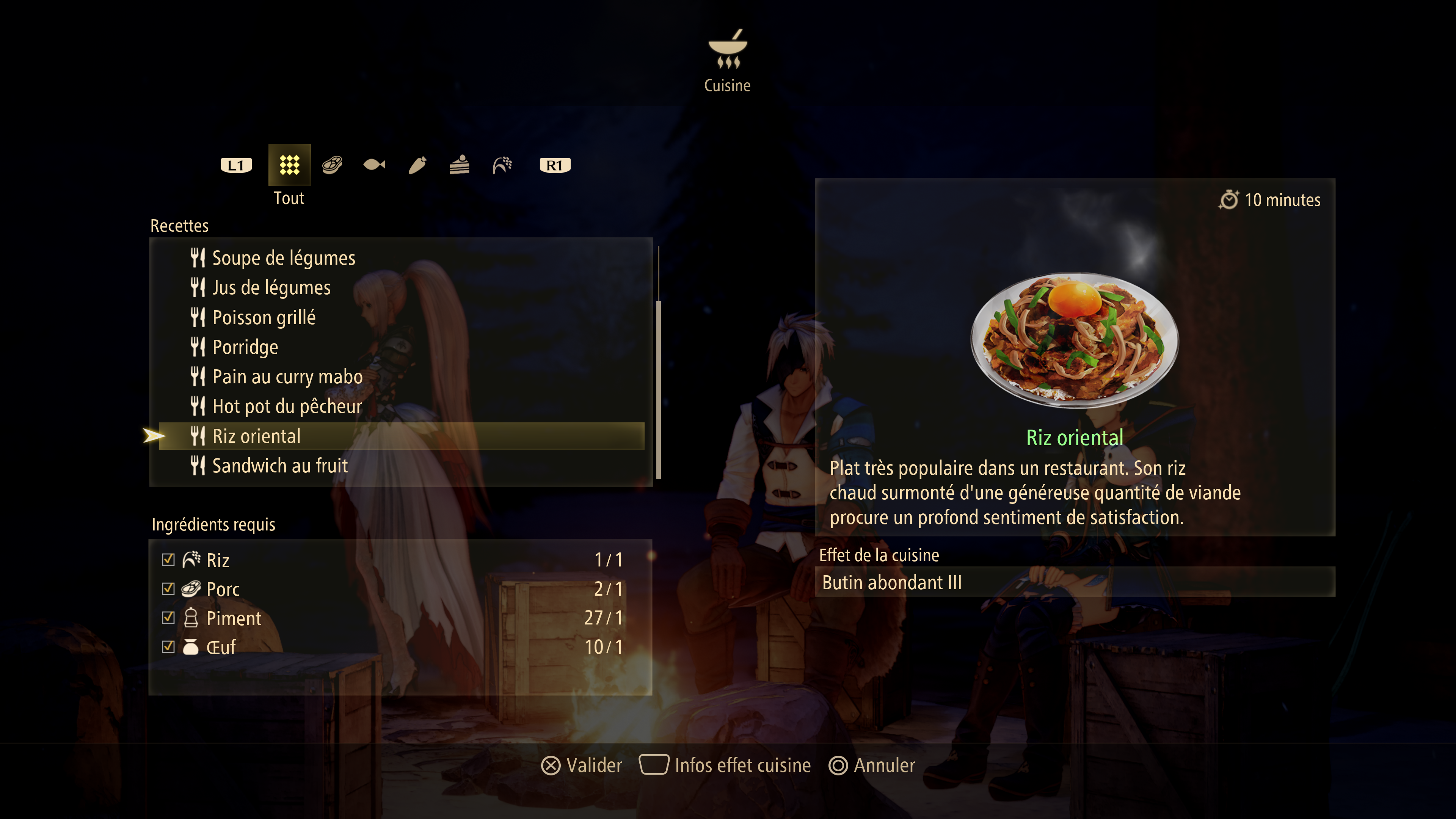Screen dimensions: 1456x819
Task: Select the Soupe de légumes recipe
Action: pos(283,258)
